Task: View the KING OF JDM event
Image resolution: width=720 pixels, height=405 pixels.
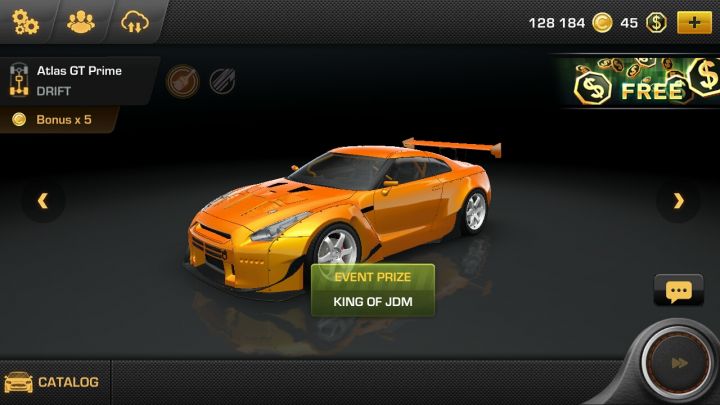Action: pyautogui.click(x=373, y=301)
